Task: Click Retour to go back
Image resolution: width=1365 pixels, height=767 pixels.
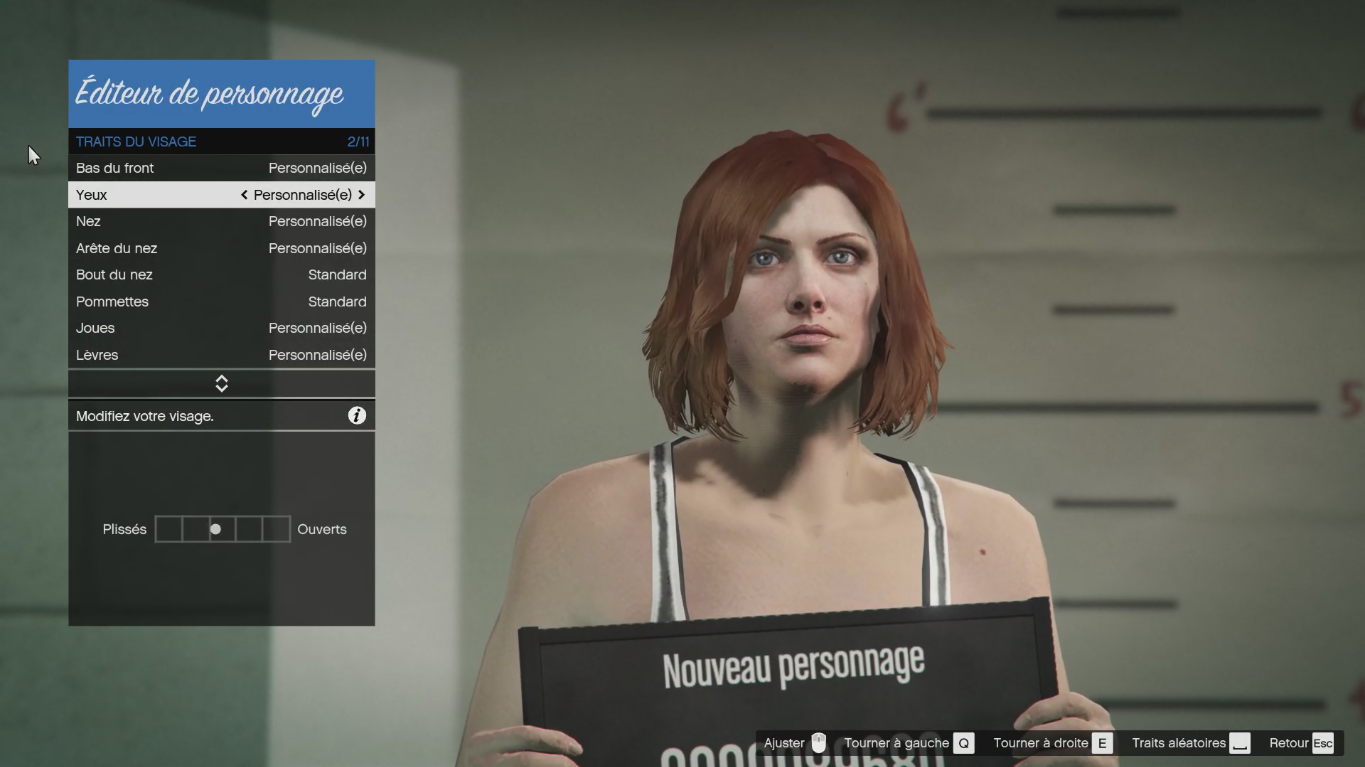Action: click(1300, 743)
